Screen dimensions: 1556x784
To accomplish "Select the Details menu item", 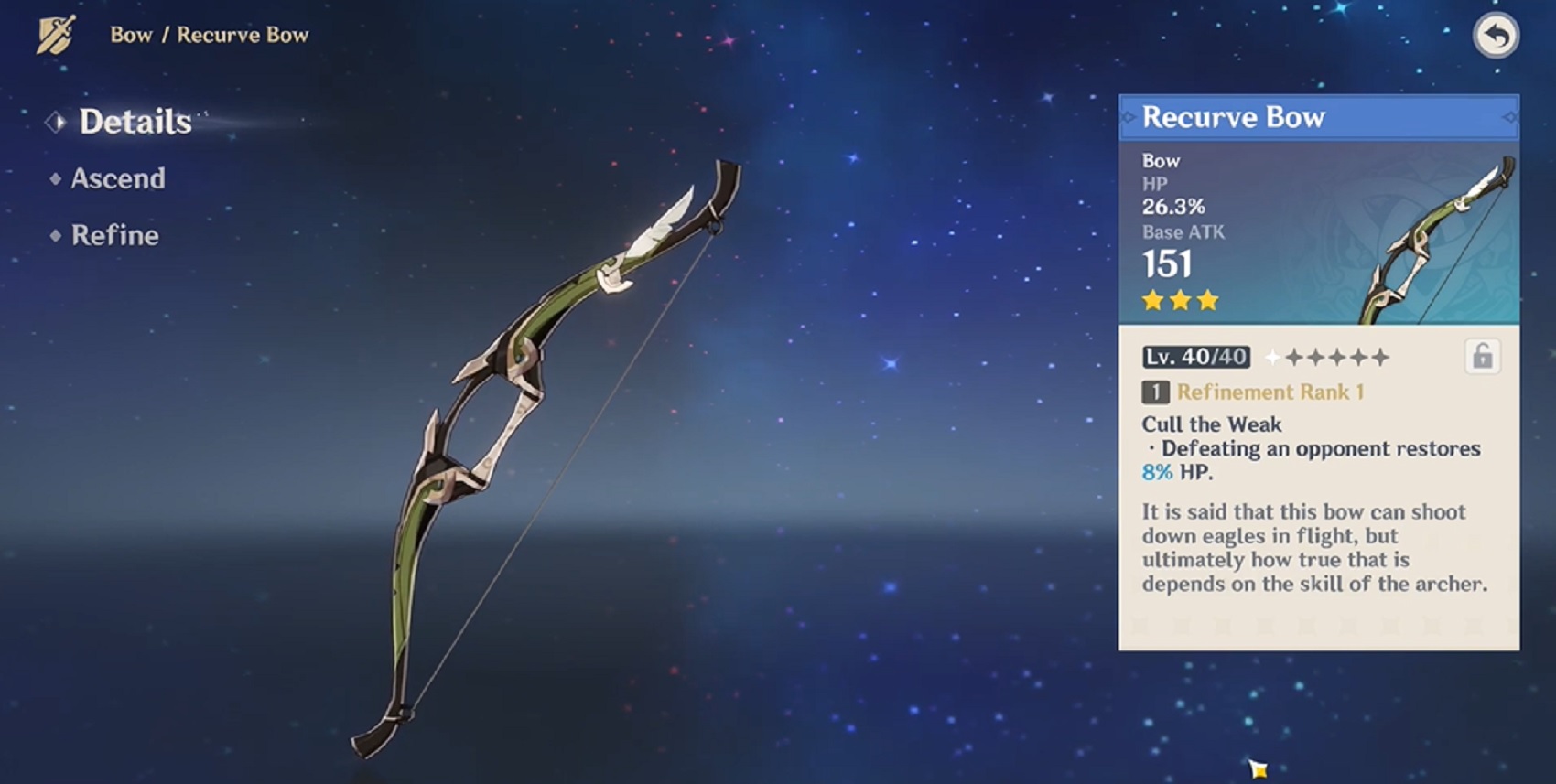I will tap(134, 121).
